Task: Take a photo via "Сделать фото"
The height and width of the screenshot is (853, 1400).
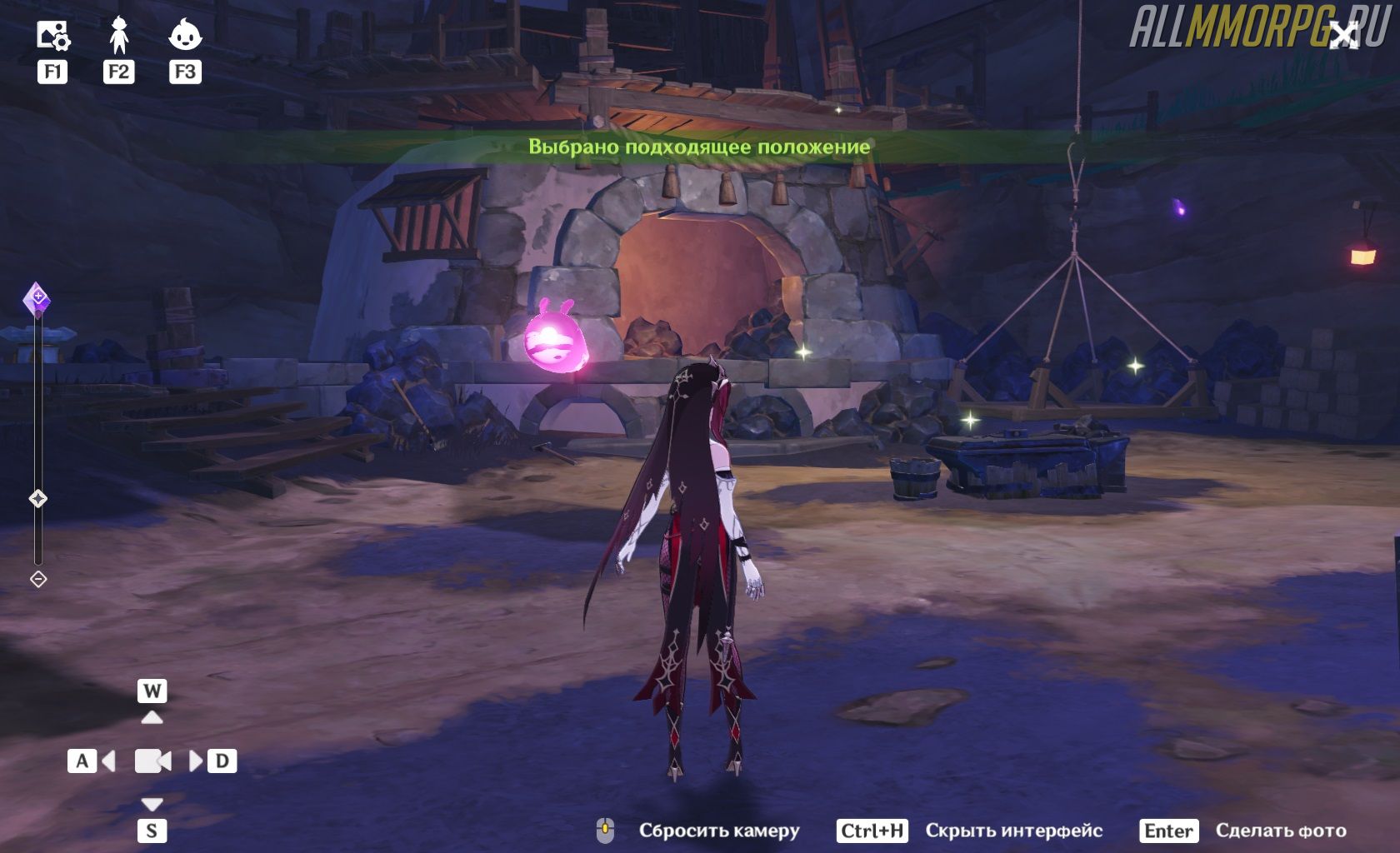Action: tap(1280, 831)
